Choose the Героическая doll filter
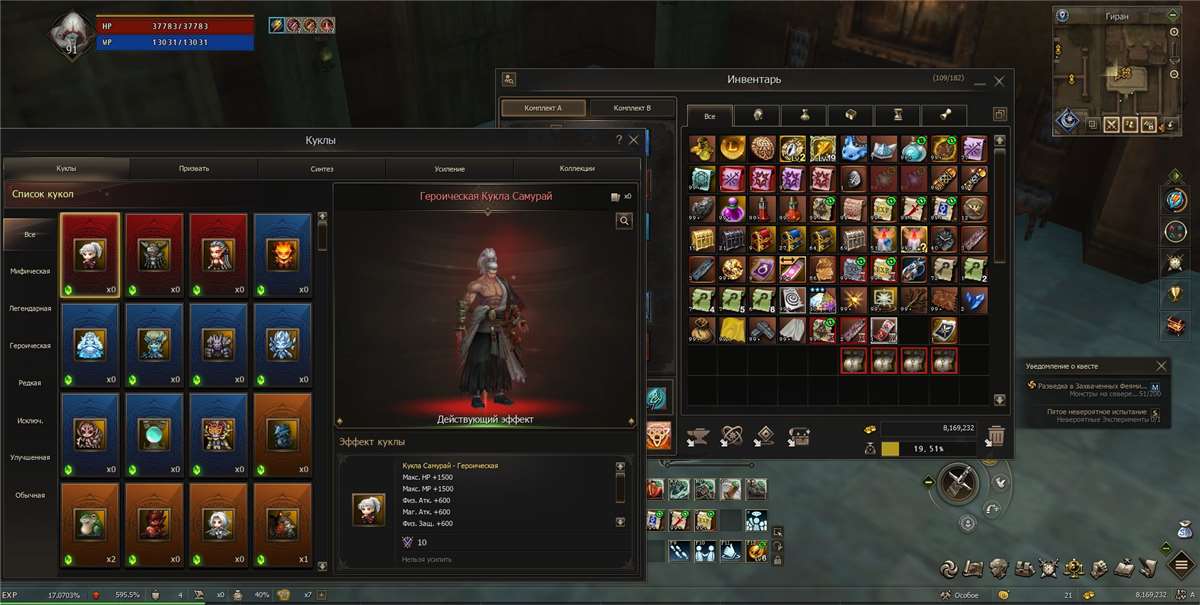Viewport: 1200px width, 605px height. click(29, 346)
